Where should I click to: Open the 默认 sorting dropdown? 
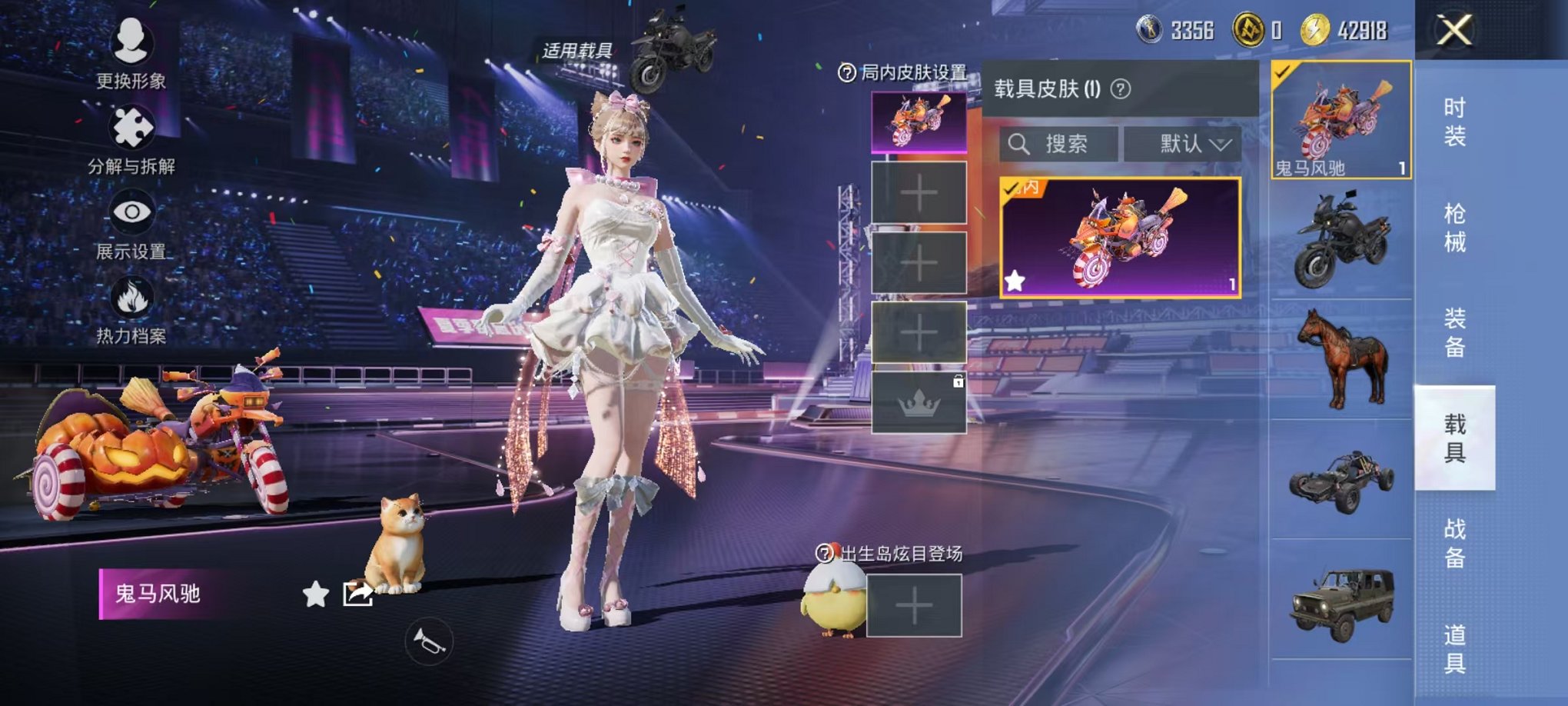(x=1188, y=144)
